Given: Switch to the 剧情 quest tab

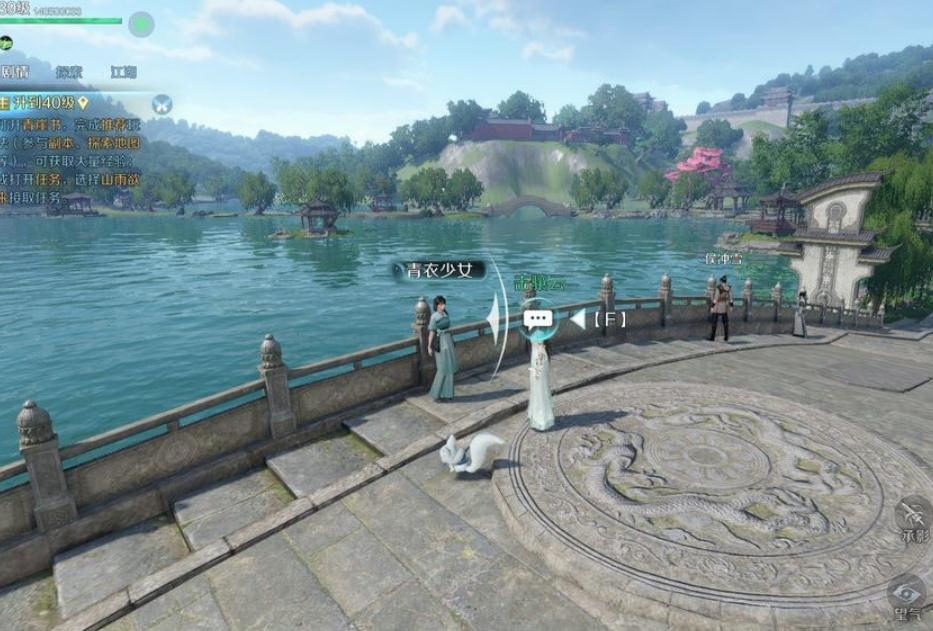Looking at the screenshot, I should (14, 72).
